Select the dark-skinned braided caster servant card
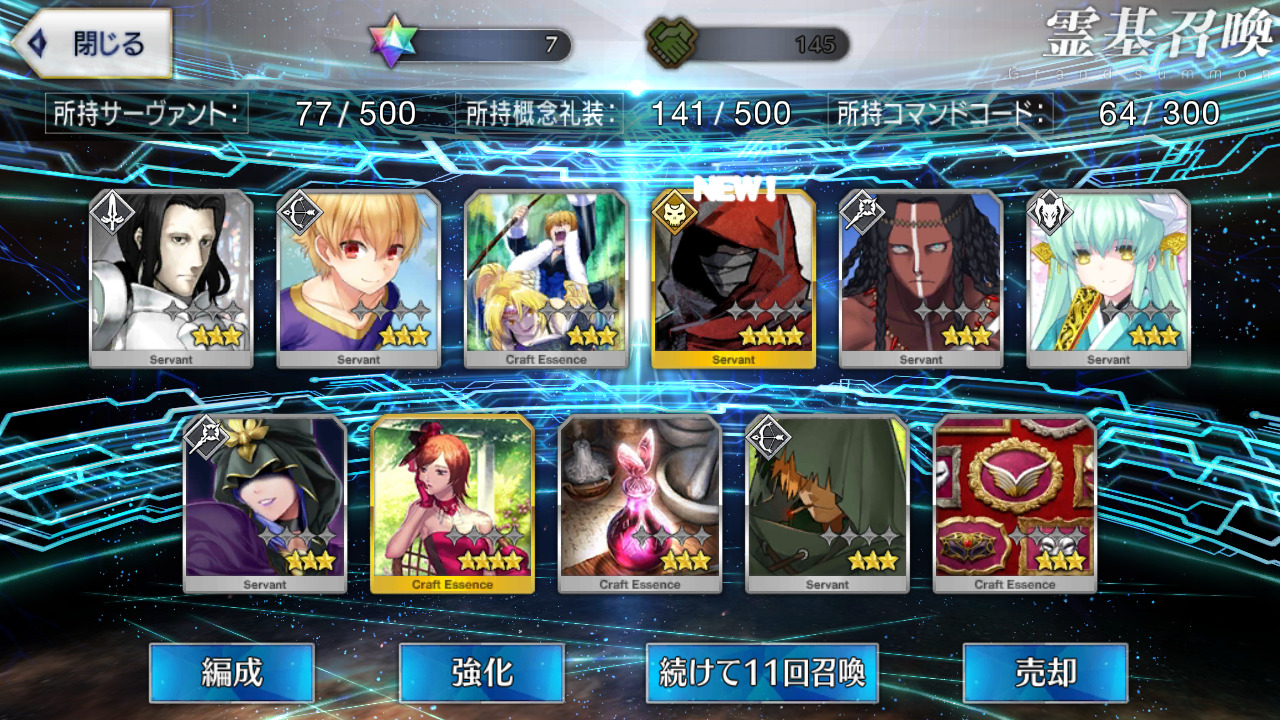1280x720 pixels. (921, 278)
